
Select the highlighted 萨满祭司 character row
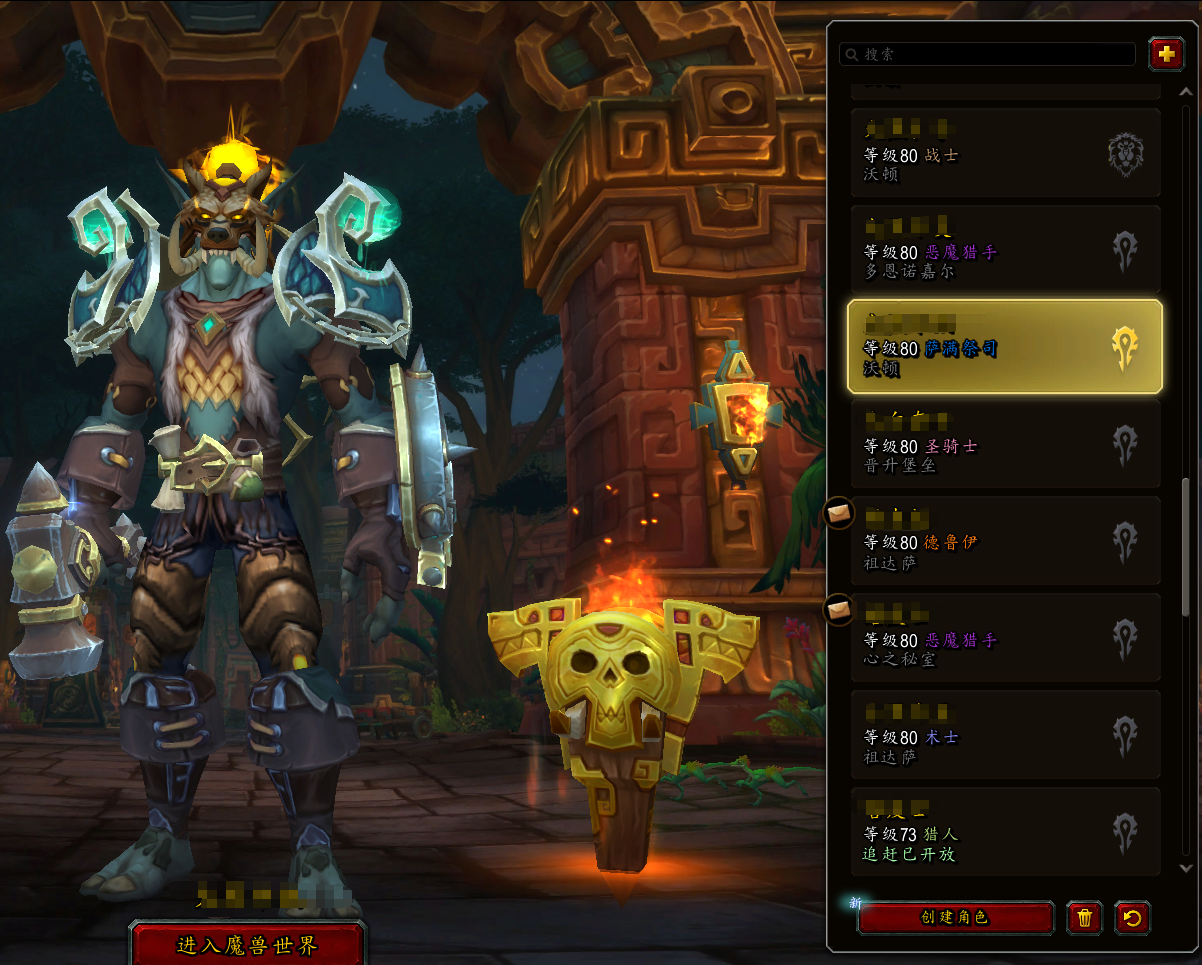click(1004, 347)
